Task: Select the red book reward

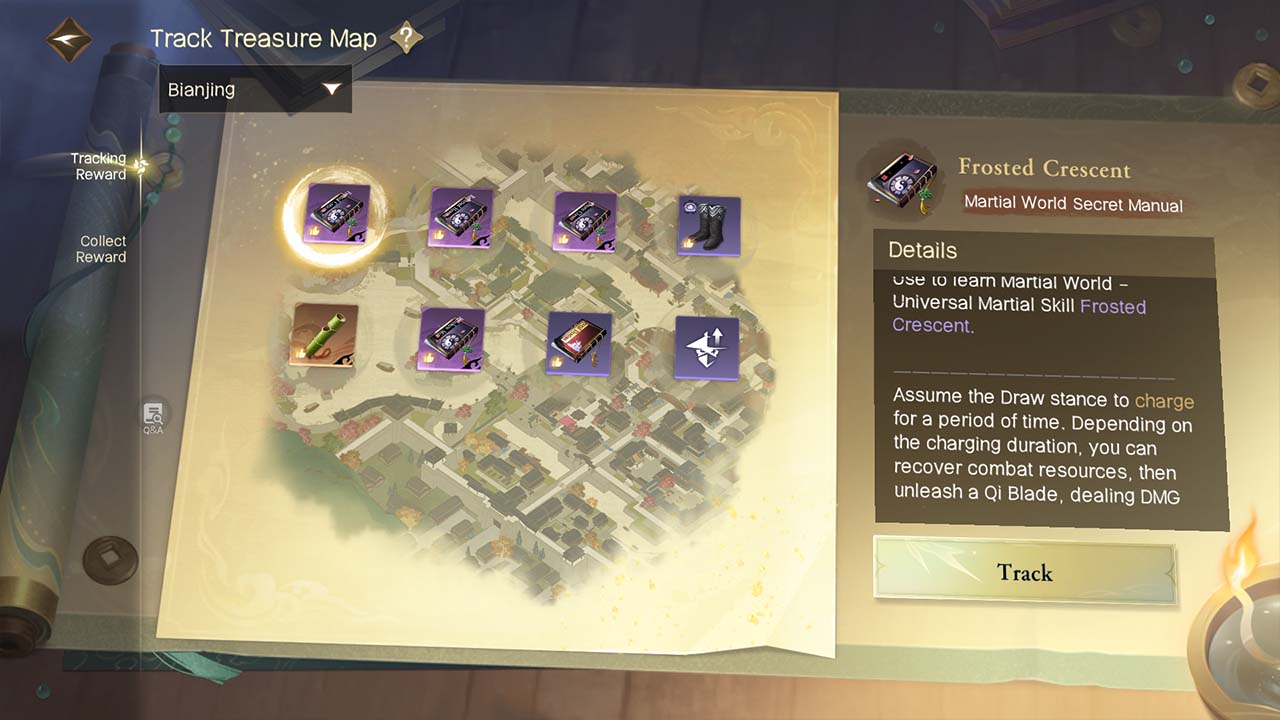Action: tap(579, 343)
